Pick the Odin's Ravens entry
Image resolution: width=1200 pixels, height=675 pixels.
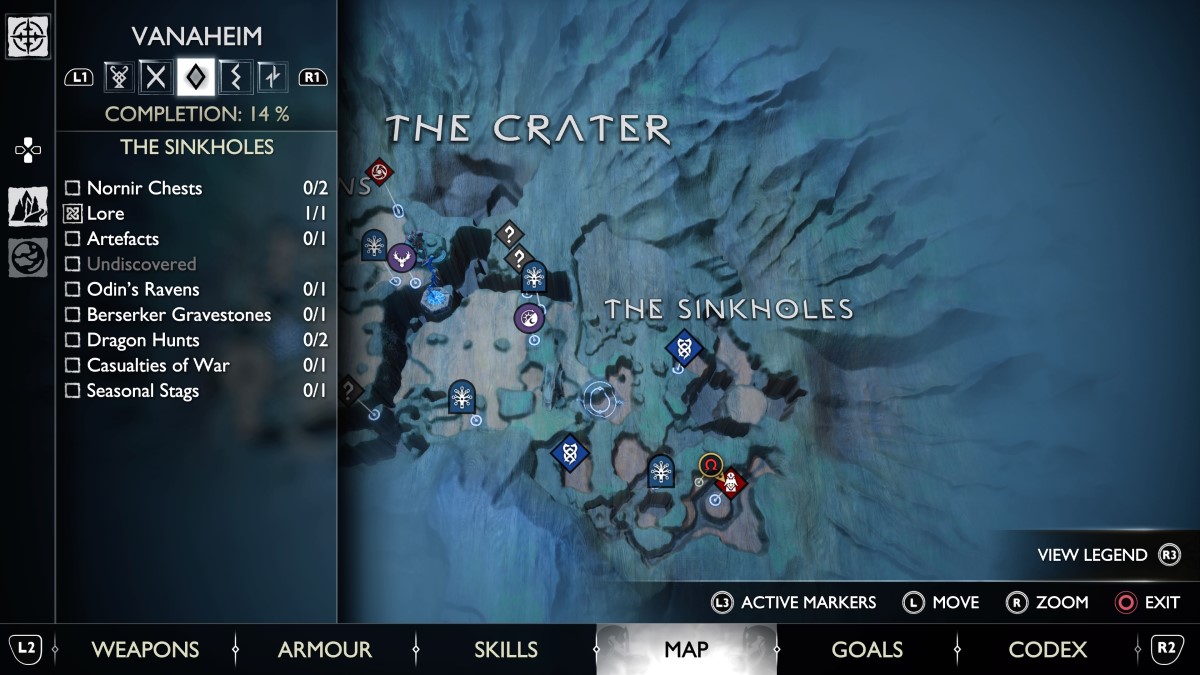[x=142, y=289]
